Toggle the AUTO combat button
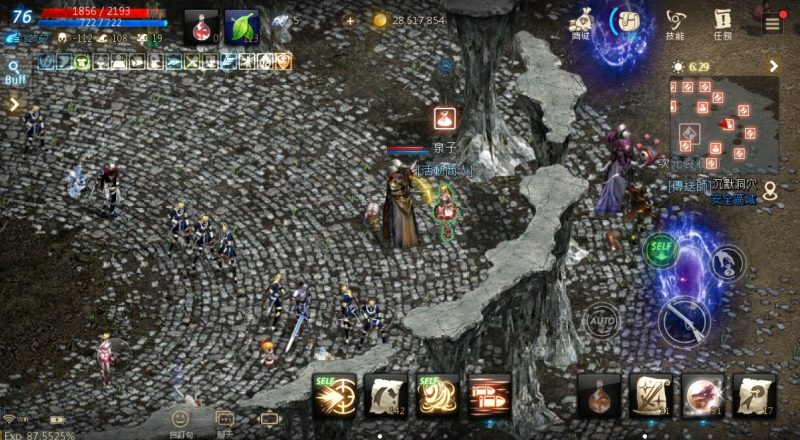This screenshot has width=800, height=440. [x=602, y=322]
